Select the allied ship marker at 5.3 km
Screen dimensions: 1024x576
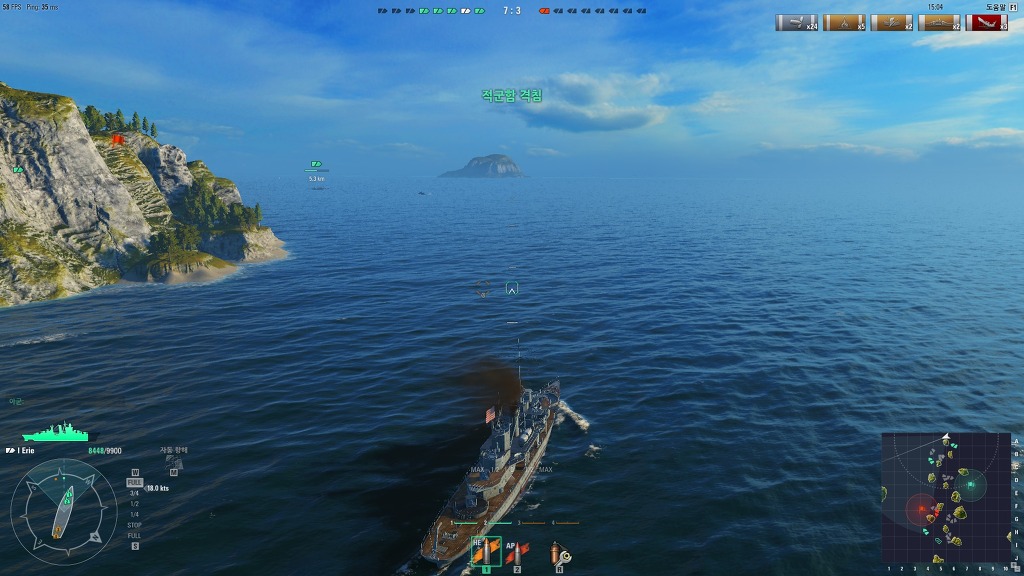tap(316, 164)
